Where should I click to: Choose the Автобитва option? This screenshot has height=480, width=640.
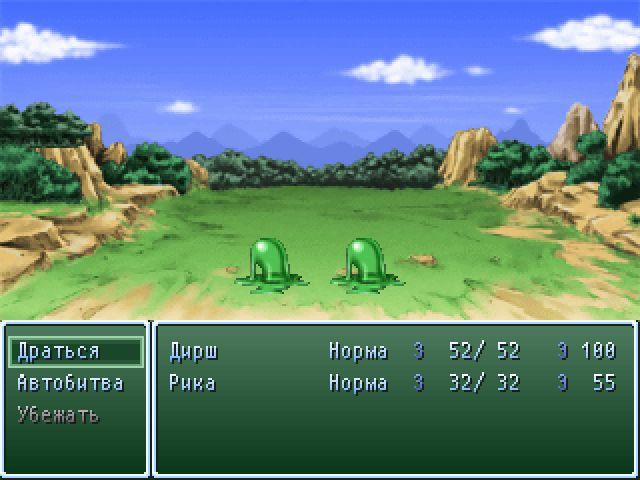[x=70, y=383]
